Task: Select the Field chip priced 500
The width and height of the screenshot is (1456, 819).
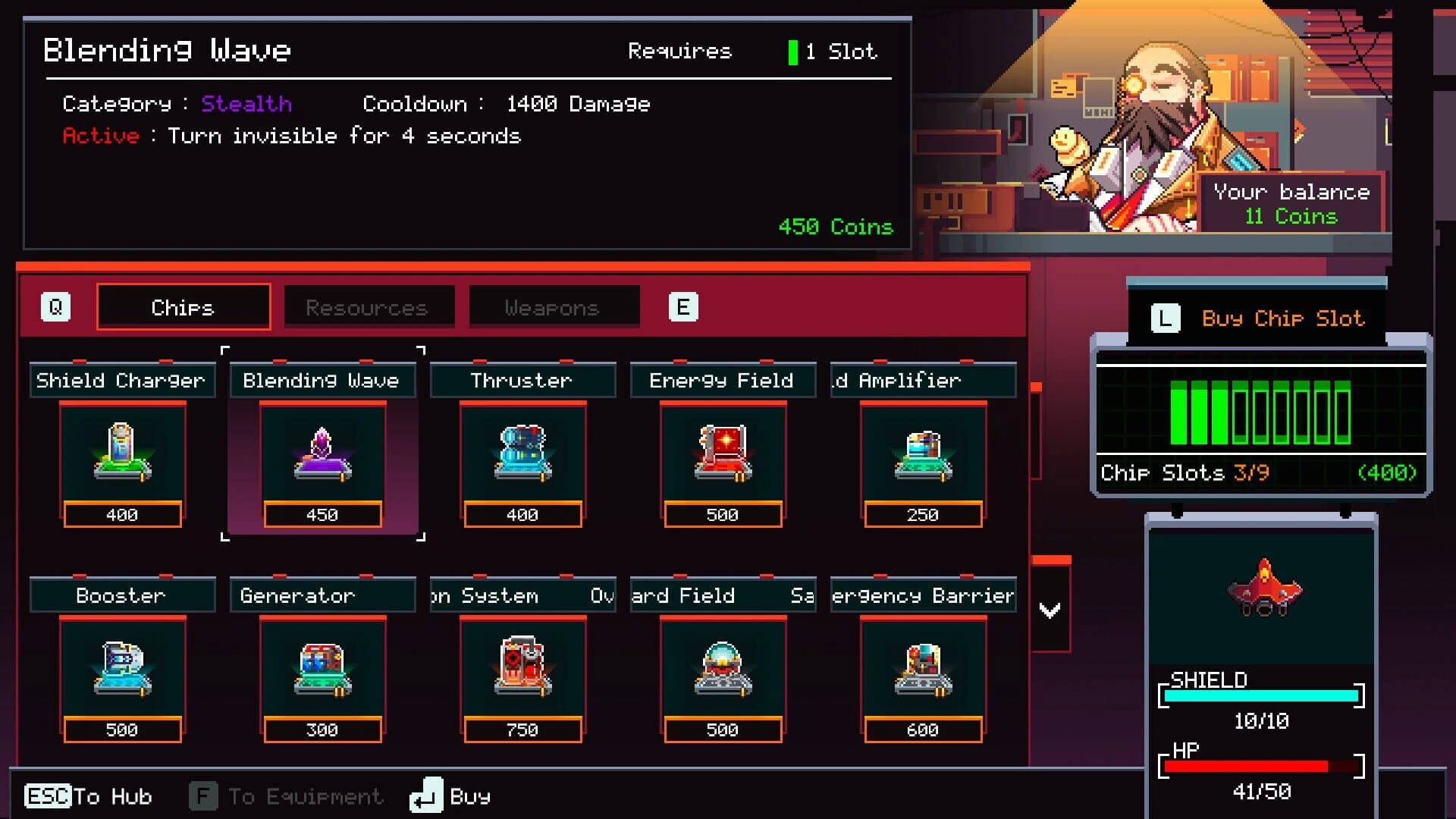Action: click(723, 667)
